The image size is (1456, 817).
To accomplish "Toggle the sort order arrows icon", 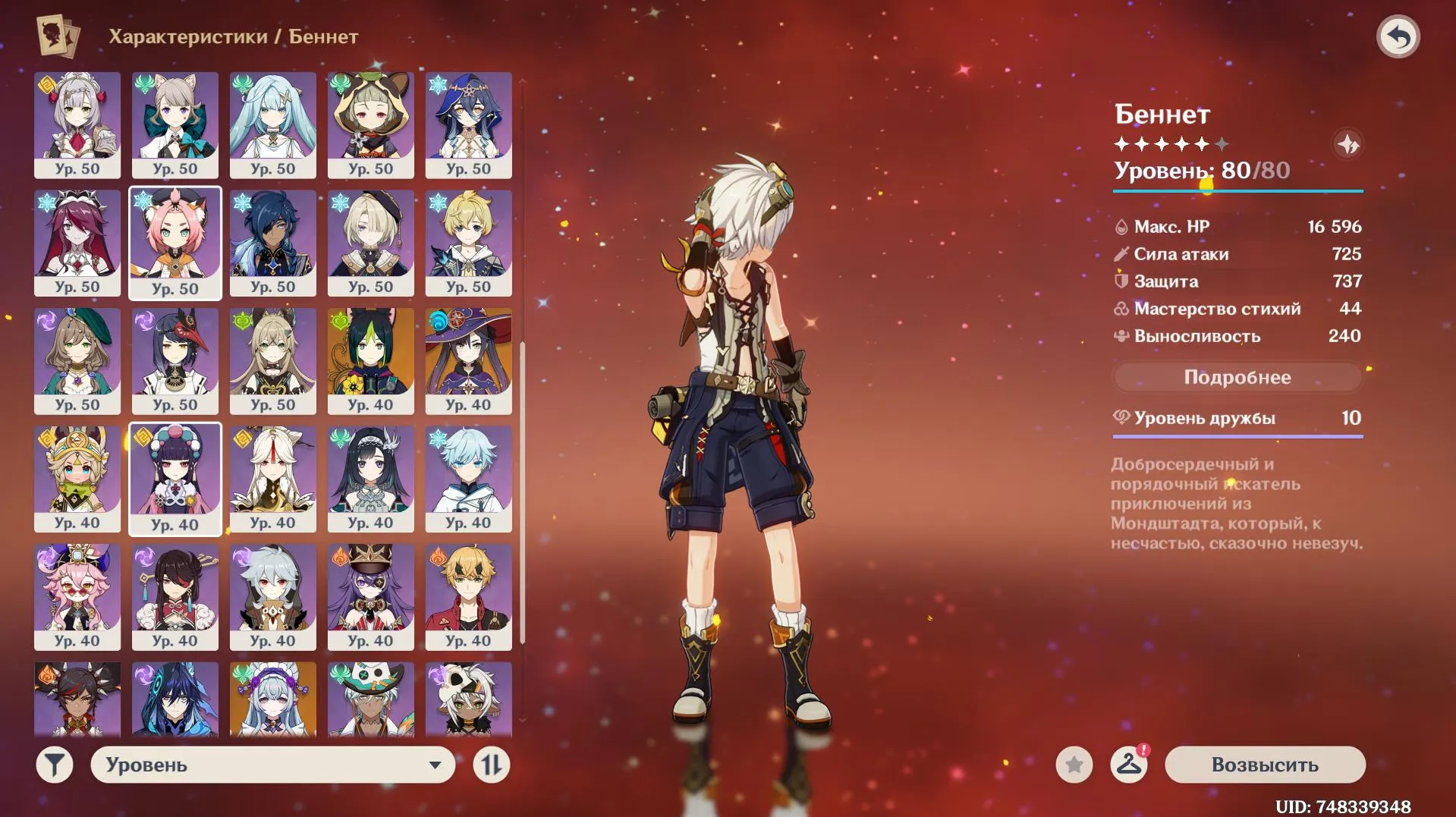I will coord(492,765).
